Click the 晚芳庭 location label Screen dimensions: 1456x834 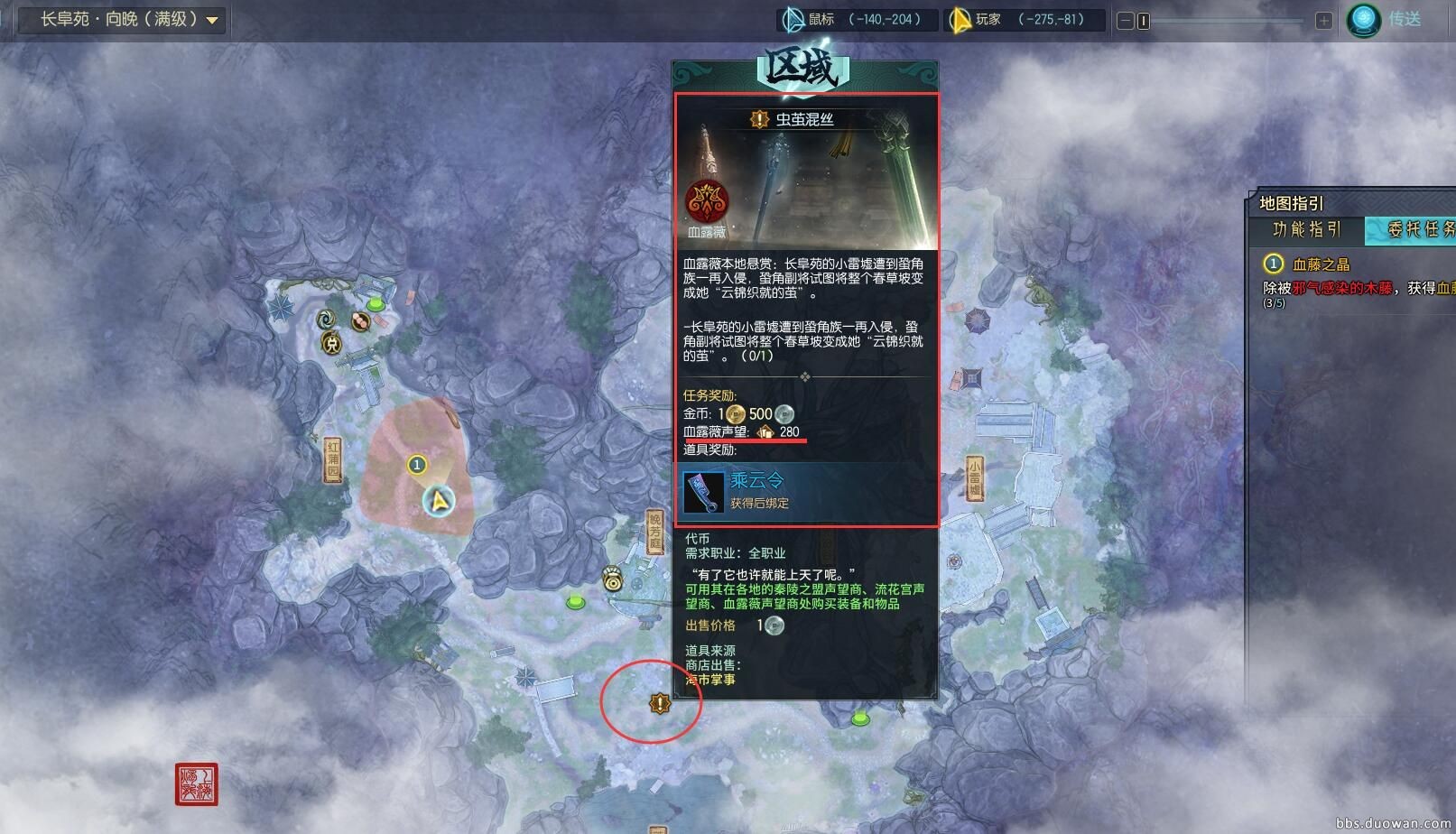tap(654, 531)
